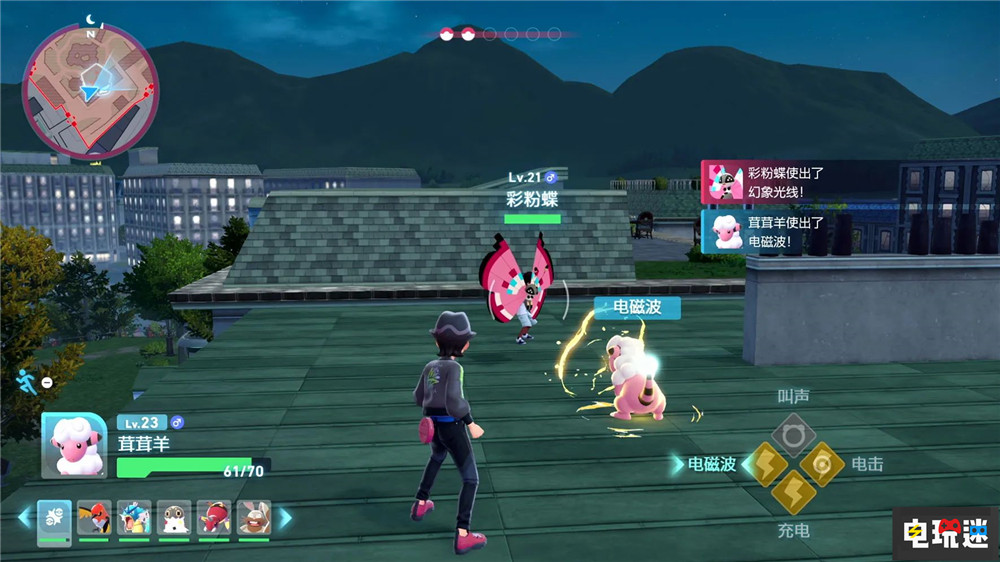
Task: Select the active 茸茸羊 portrait
Action: coord(74,445)
